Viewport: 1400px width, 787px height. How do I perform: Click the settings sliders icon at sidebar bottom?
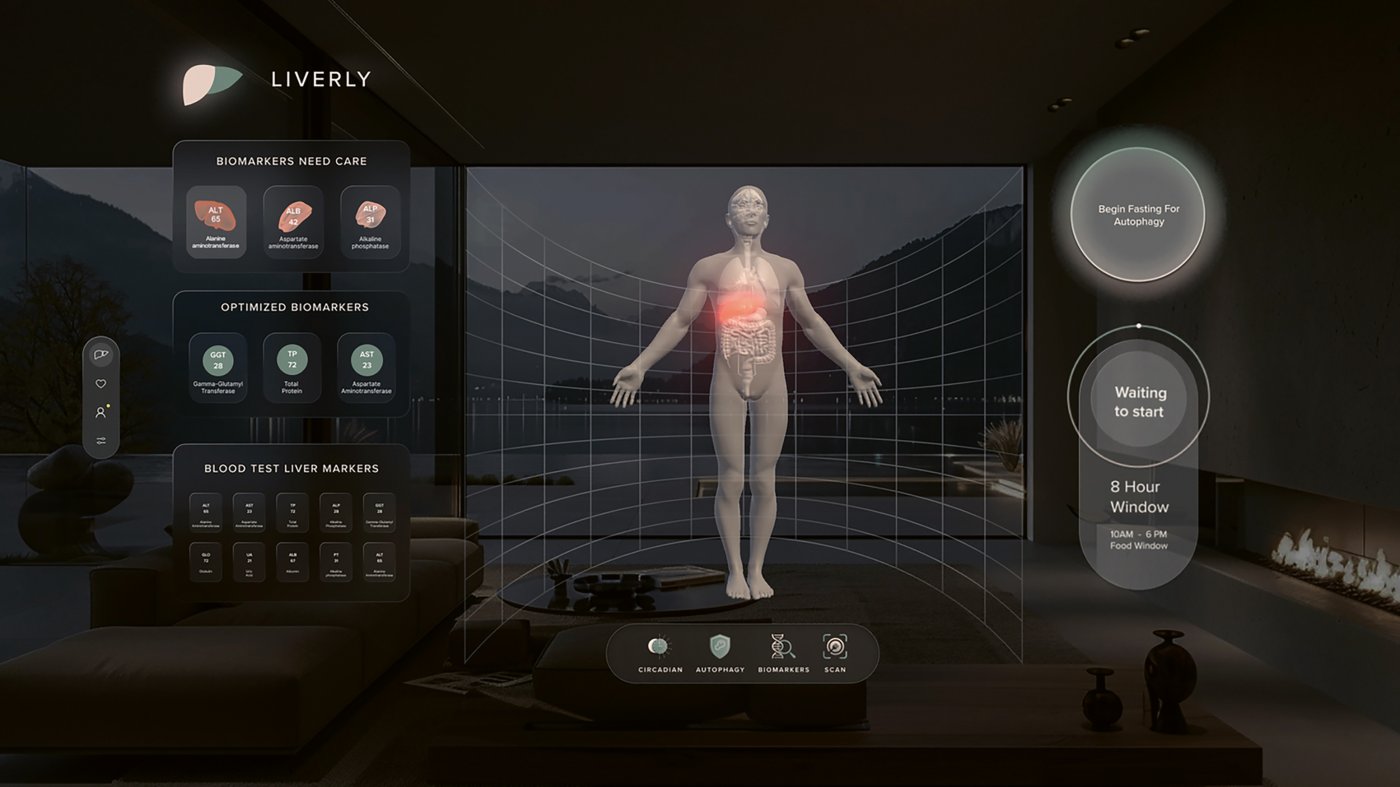pos(100,440)
